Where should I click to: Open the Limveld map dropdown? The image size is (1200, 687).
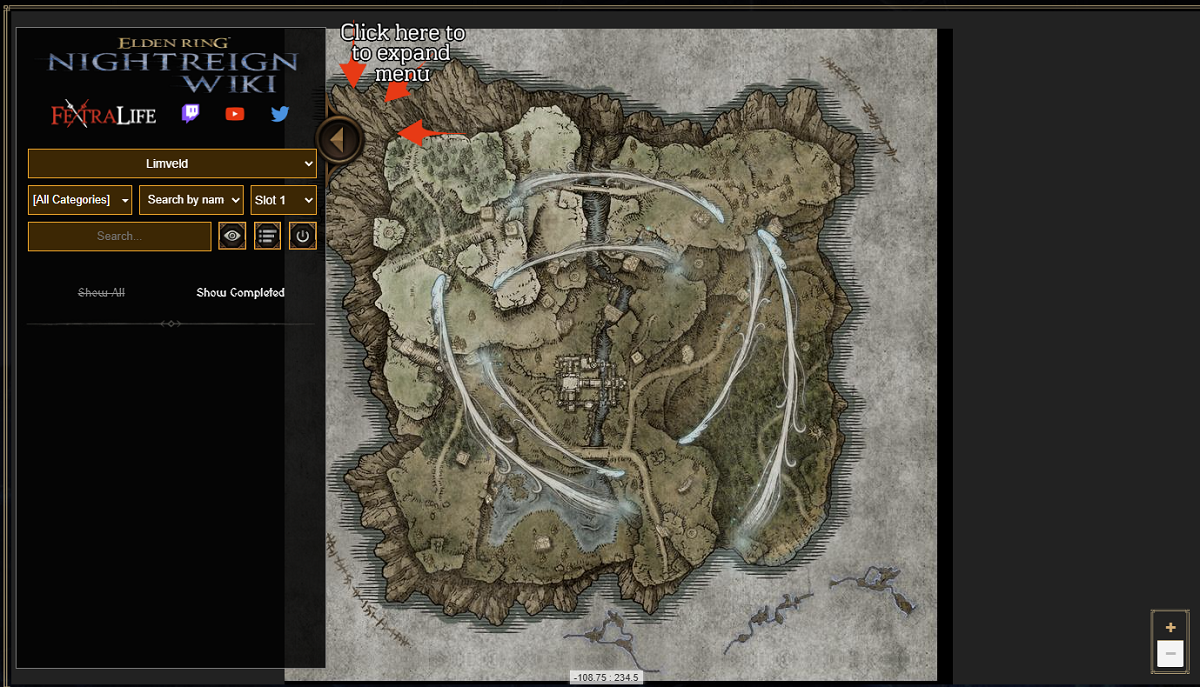click(x=172, y=164)
